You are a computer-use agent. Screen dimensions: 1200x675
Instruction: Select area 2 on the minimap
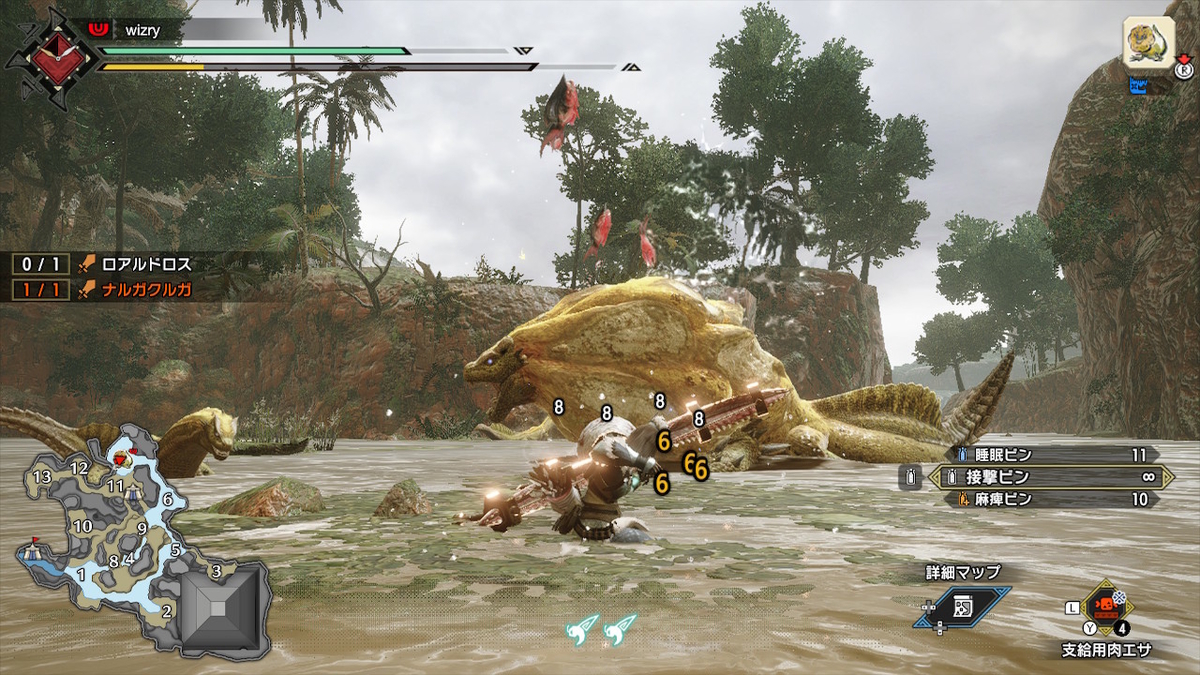click(x=167, y=610)
